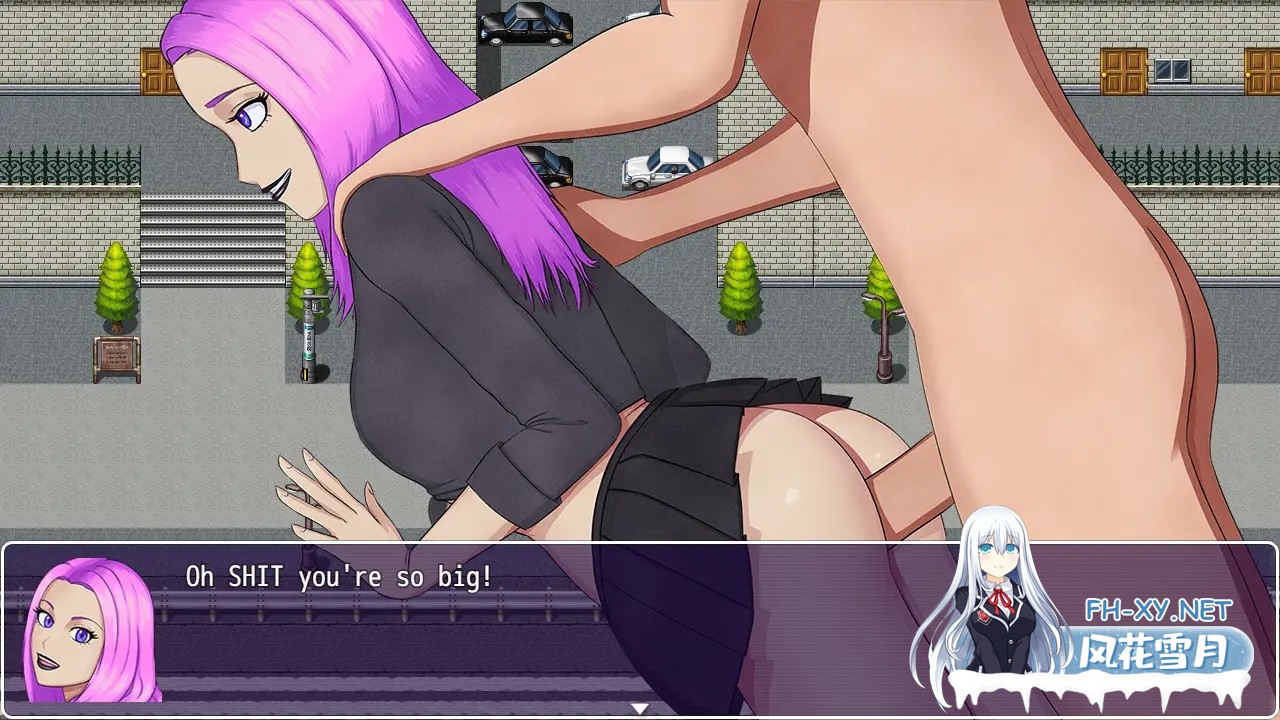Image resolution: width=1280 pixels, height=720 pixels.
Task: Click the bulletin board sign sprite
Action: 117,356
